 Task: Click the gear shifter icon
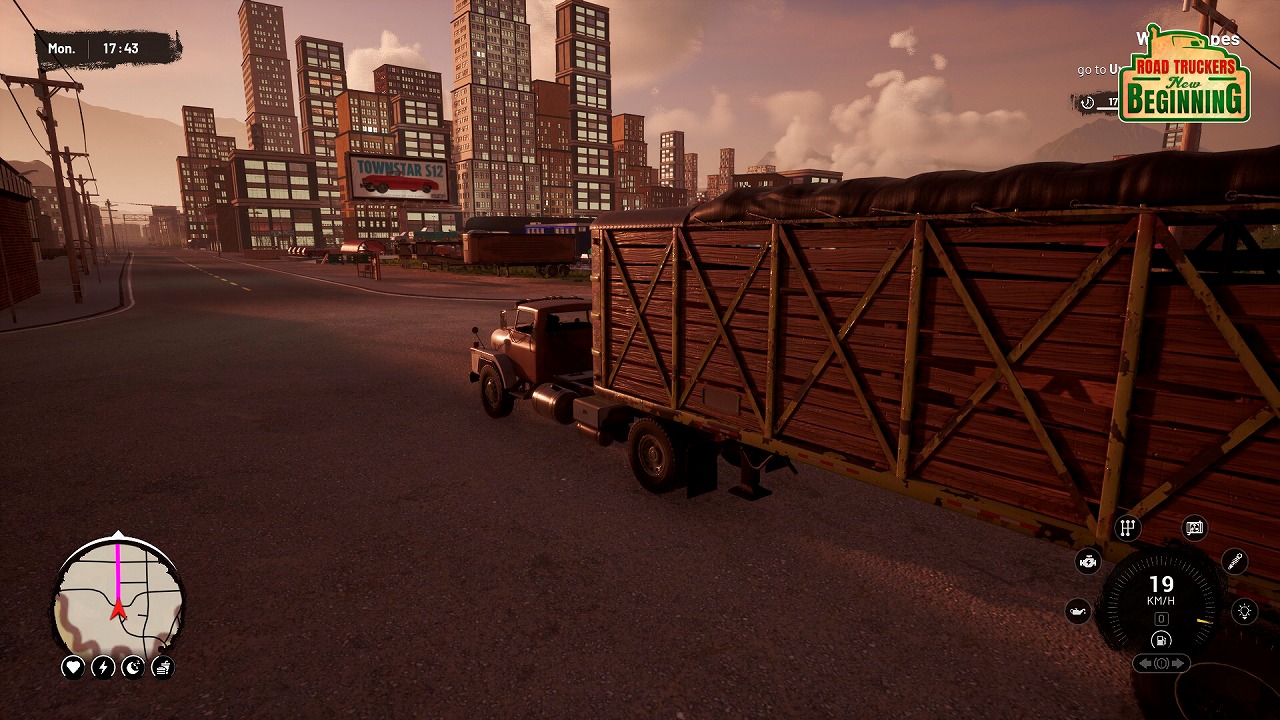tap(1128, 528)
